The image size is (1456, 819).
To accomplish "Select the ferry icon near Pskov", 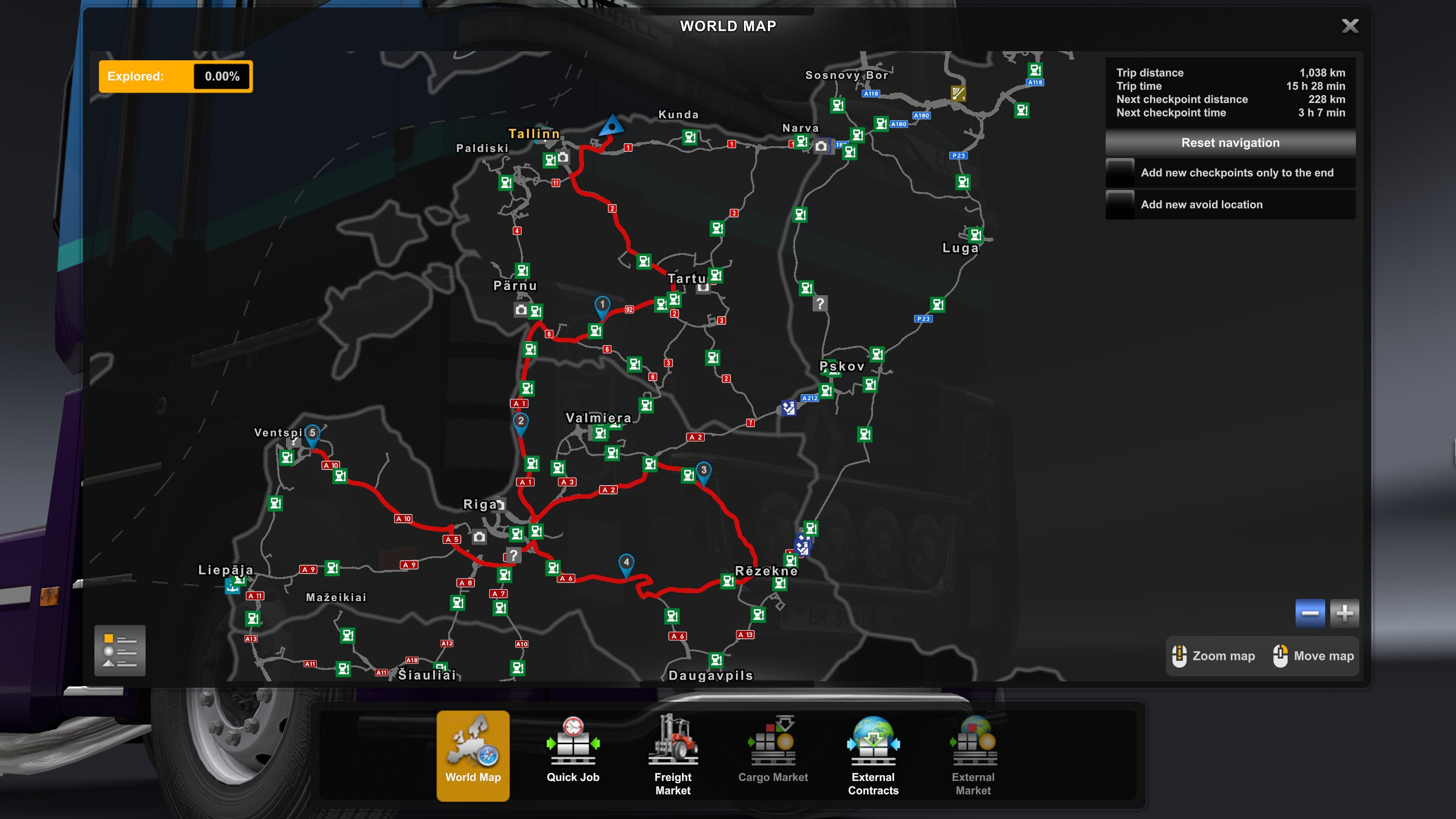I will tap(788, 409).
